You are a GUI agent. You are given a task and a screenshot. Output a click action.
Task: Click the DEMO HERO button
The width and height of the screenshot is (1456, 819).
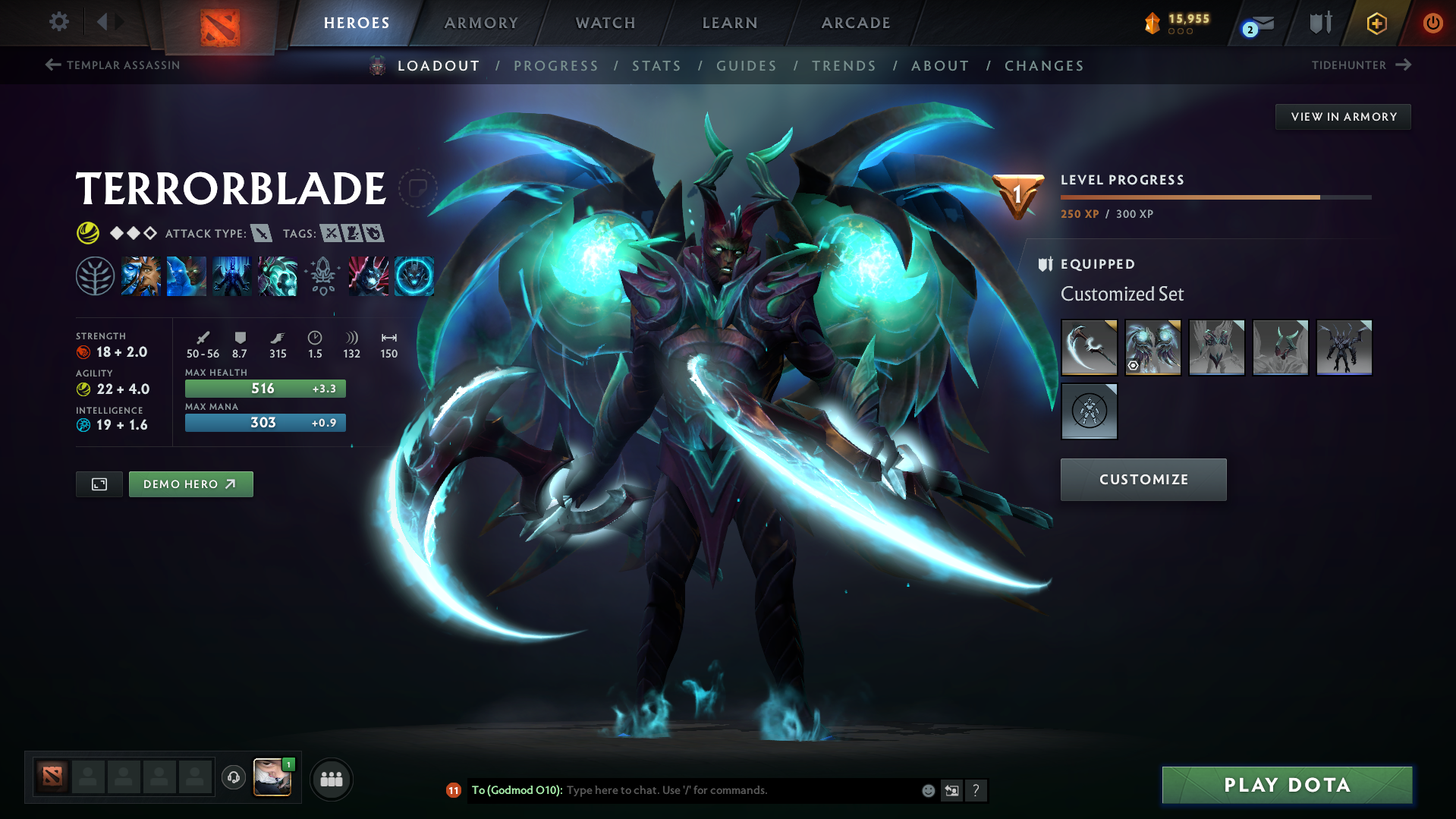coord(190,484)
